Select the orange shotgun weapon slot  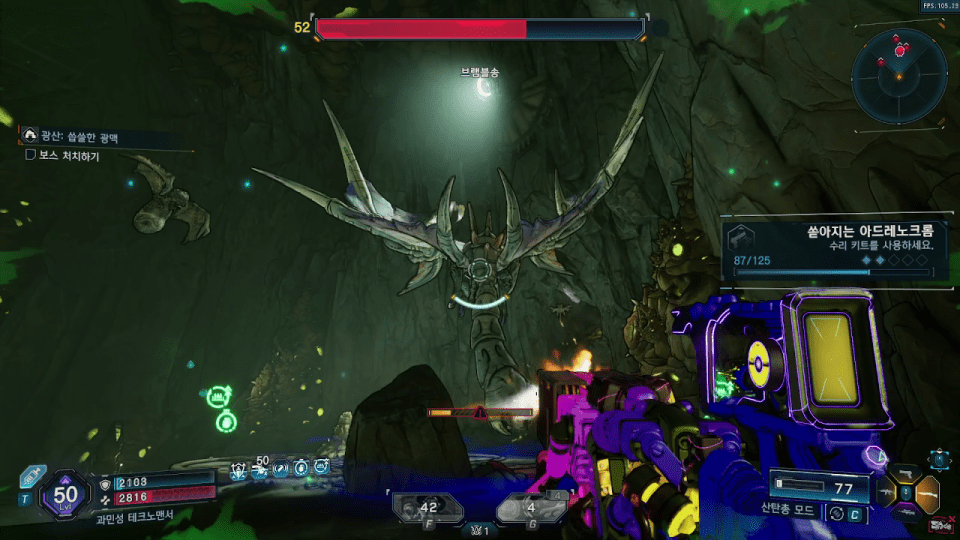[930, 492]
